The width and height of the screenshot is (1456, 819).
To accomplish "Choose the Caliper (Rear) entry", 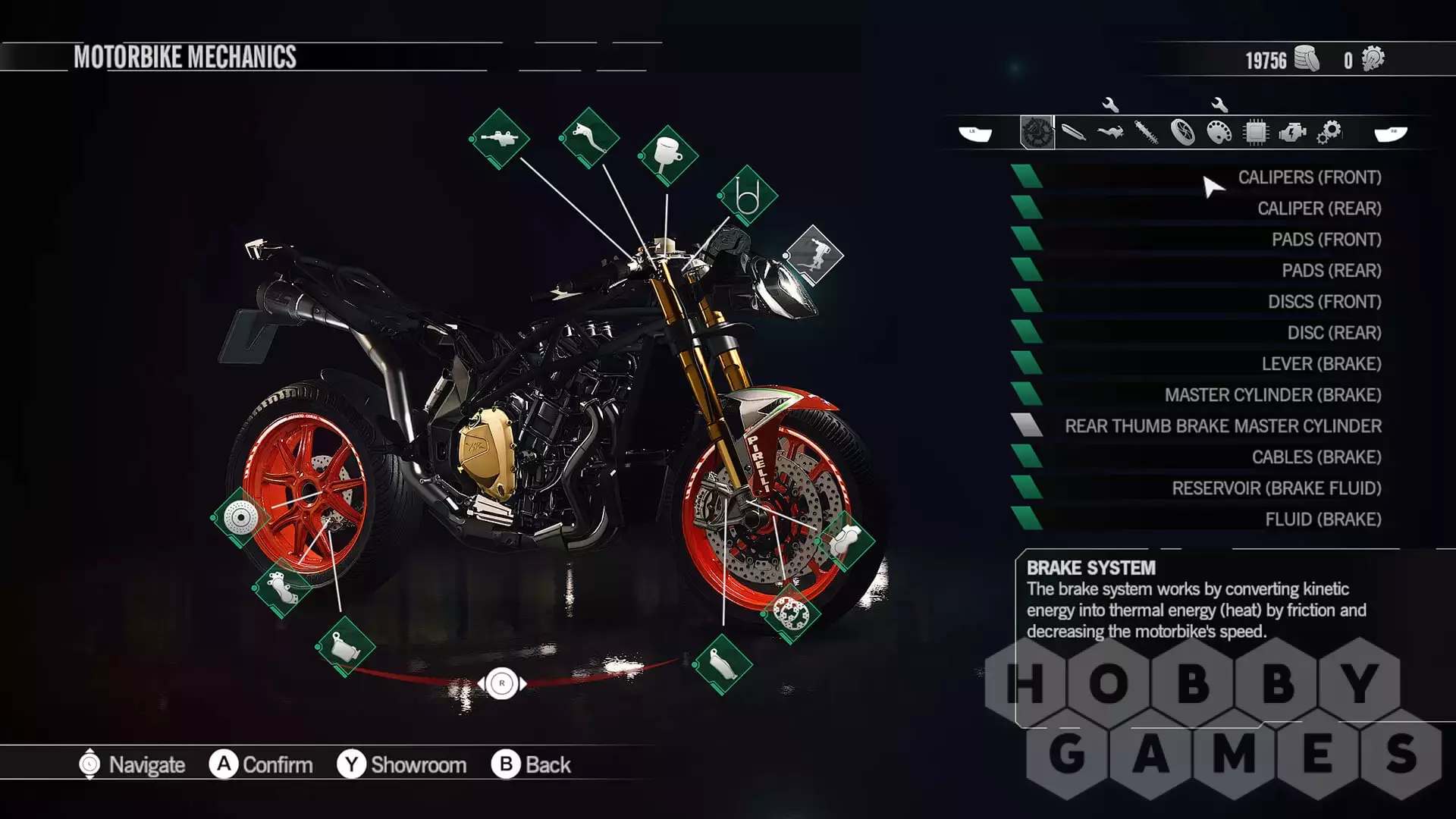I will 1319,209.
